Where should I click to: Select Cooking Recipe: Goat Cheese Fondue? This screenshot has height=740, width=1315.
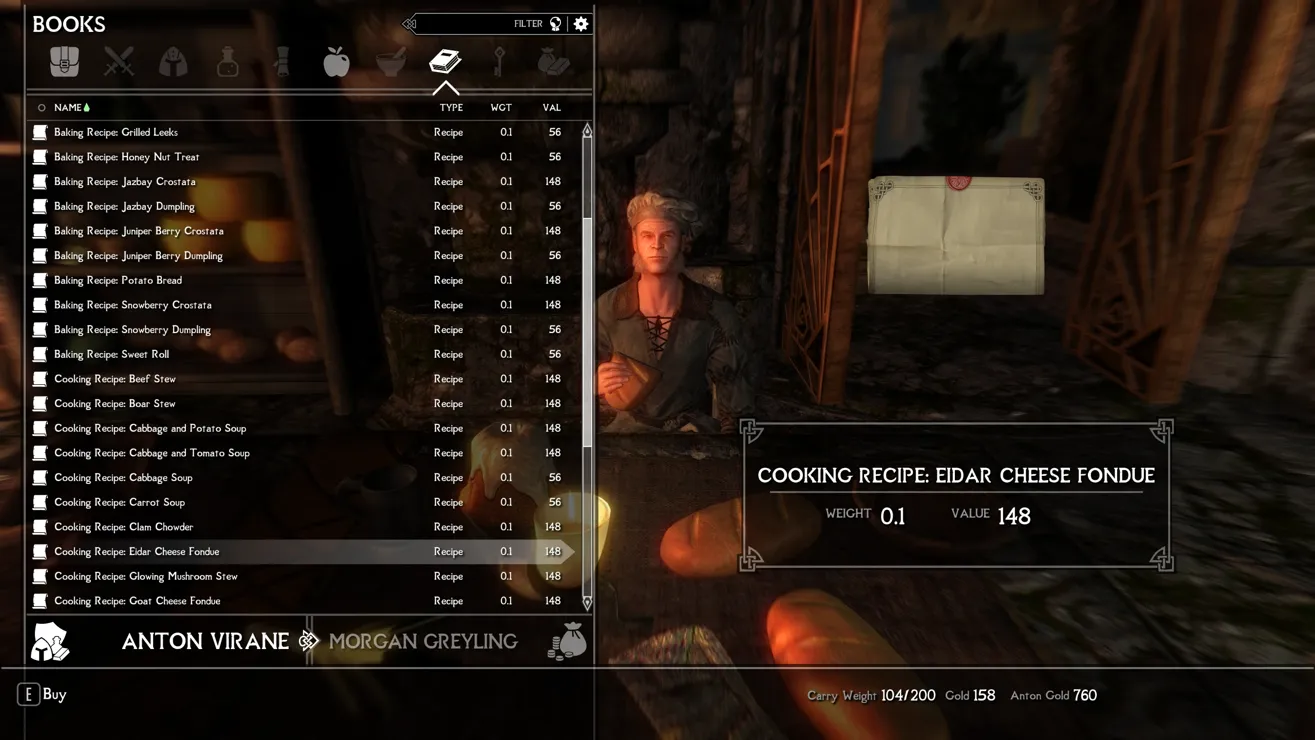pyautogui.click(x=137, y=601)
